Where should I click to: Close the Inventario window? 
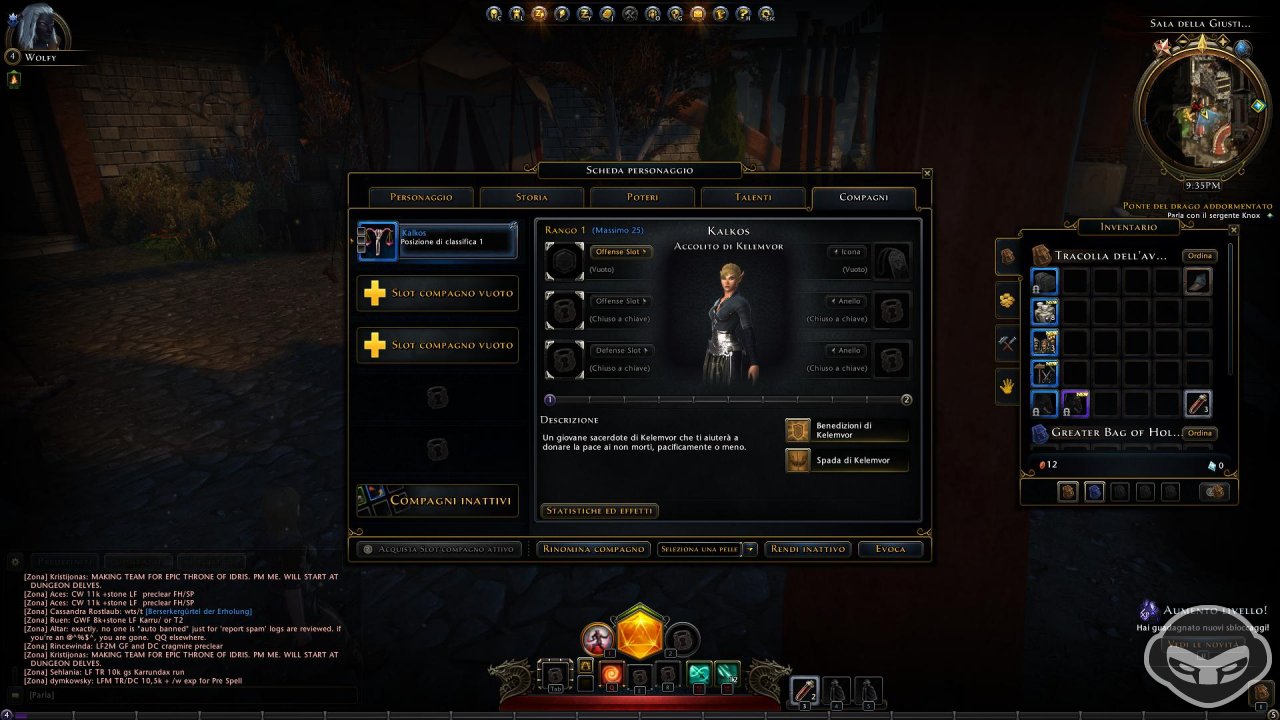tap(1234, 230)
